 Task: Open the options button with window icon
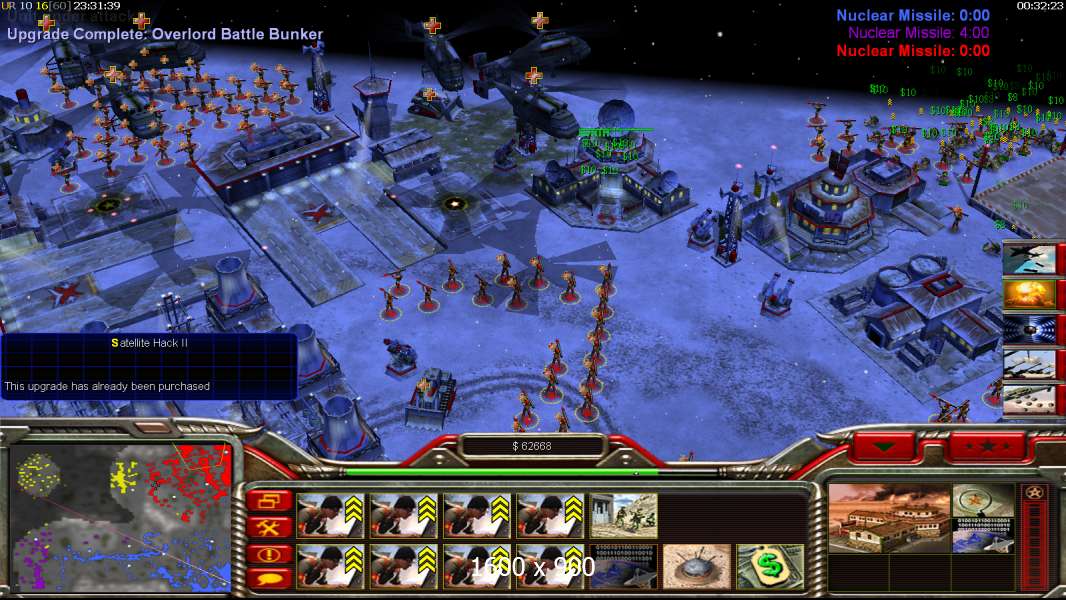pos(272,500)
